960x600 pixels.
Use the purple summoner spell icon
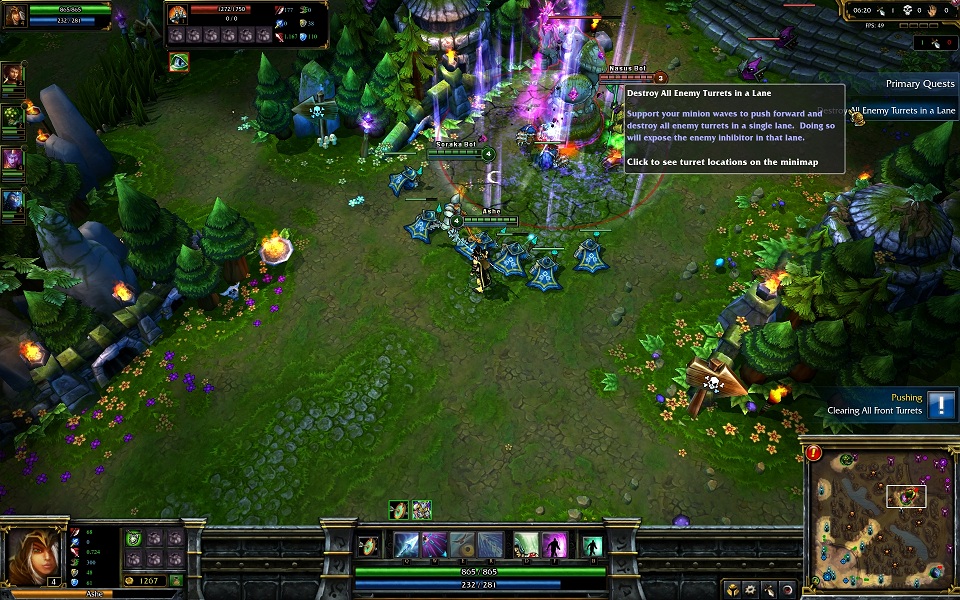click(x=555, y=545)
